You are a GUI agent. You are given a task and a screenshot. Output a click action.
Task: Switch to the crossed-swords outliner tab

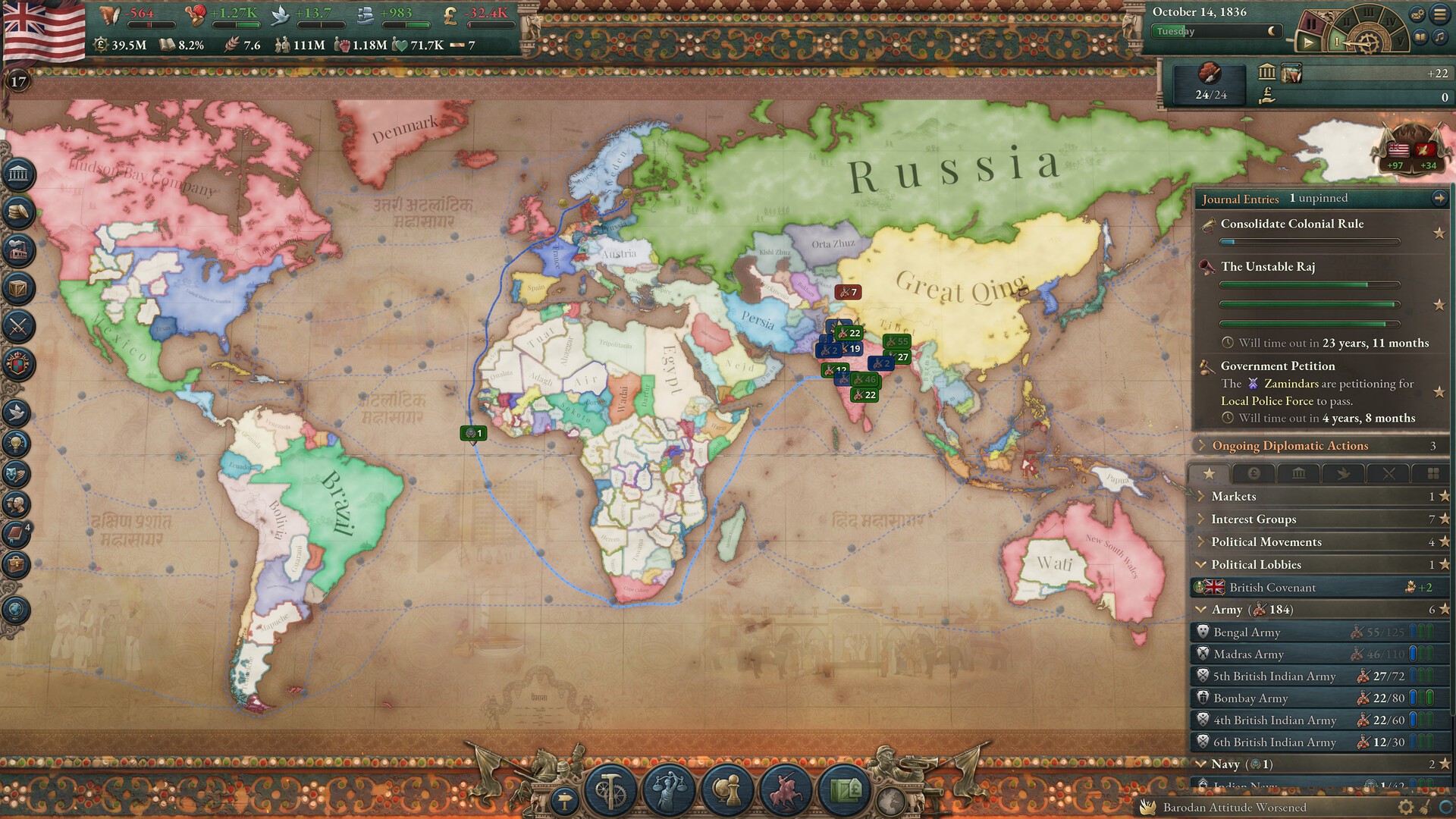click(x=1389, y=474)
